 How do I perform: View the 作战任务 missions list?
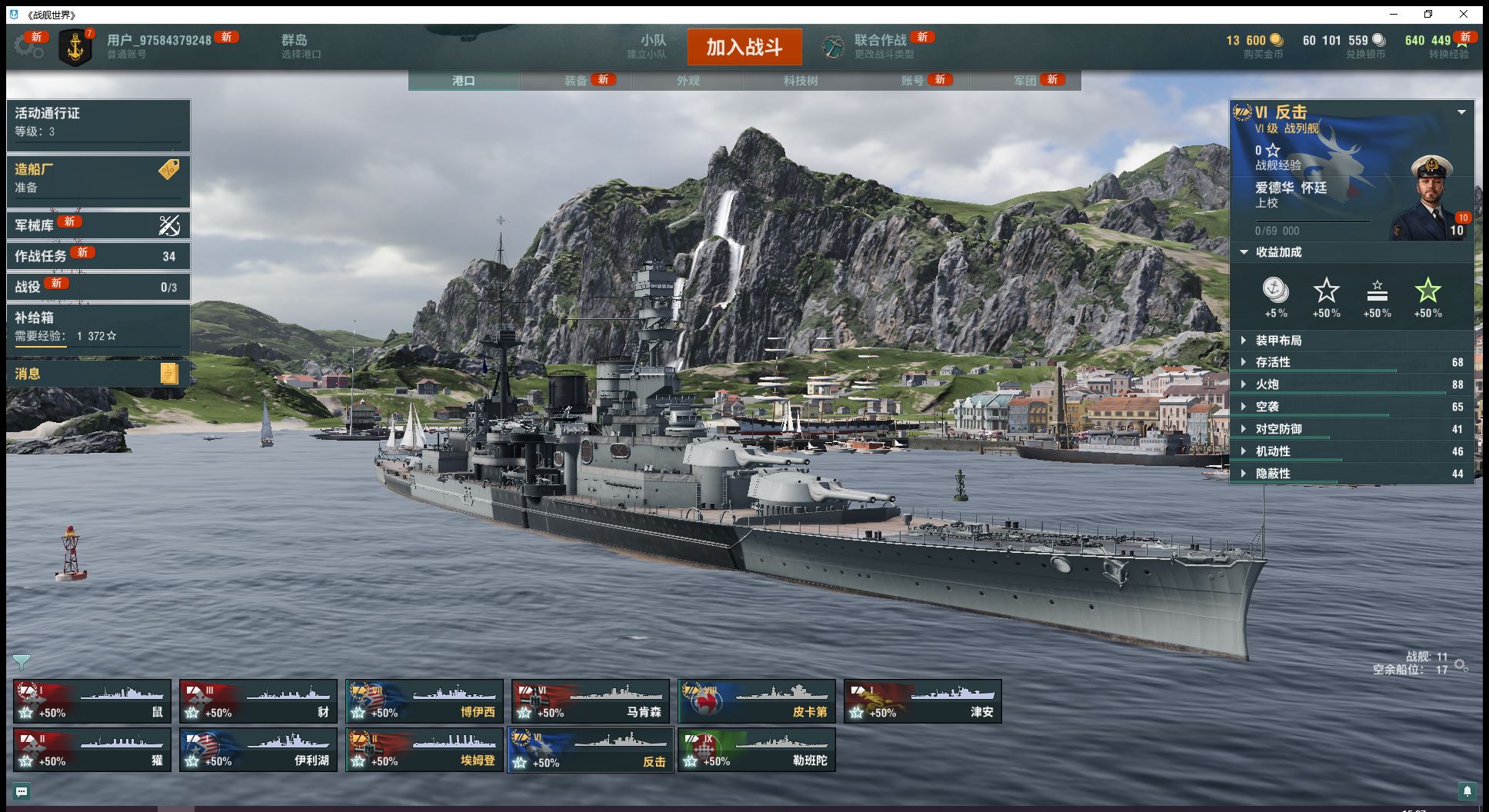tap(98, 256)
